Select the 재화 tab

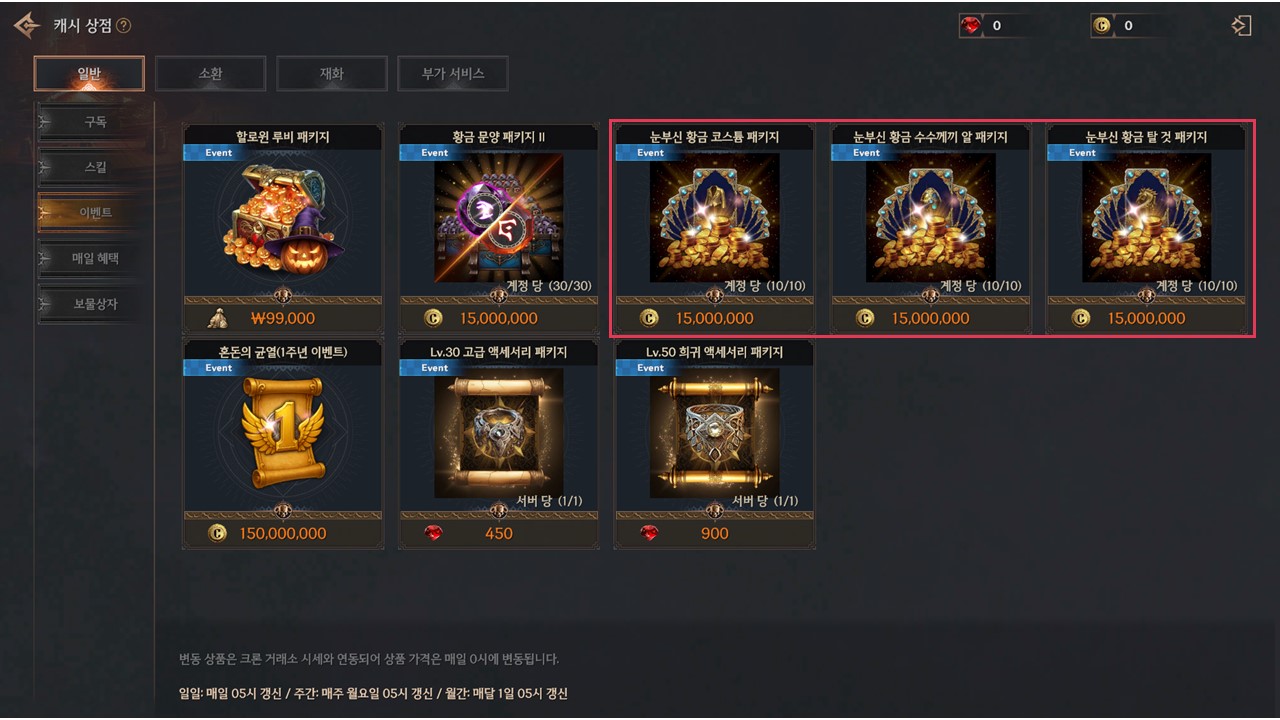pos(331,73)
